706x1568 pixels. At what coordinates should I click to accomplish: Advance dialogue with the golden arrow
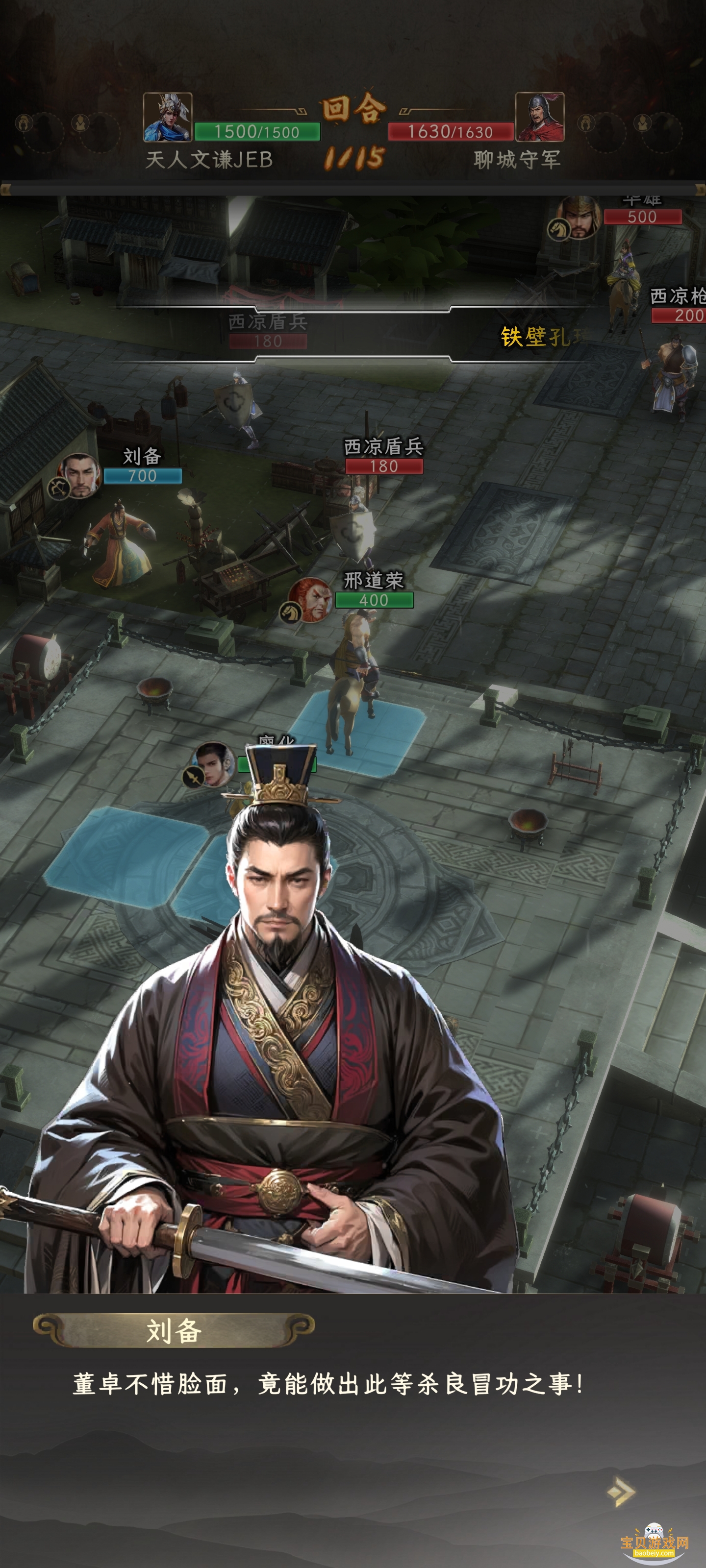pyautogui.click(x=621, y=1491)
